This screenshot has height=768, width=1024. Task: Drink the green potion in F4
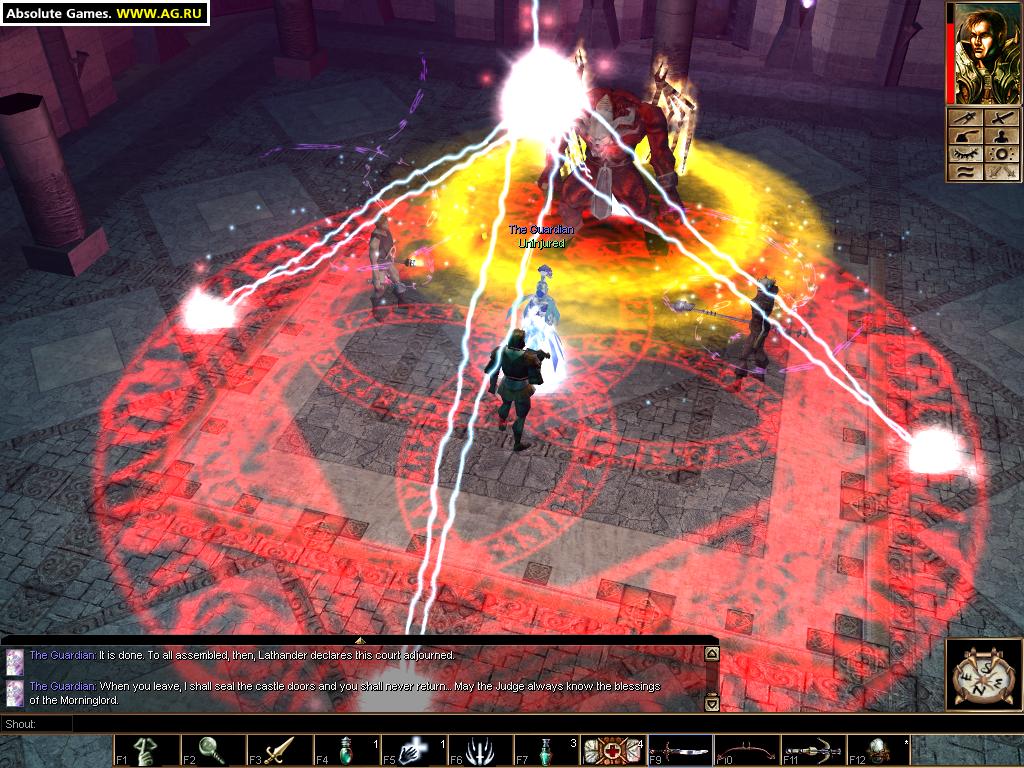(x=346, y=751)
